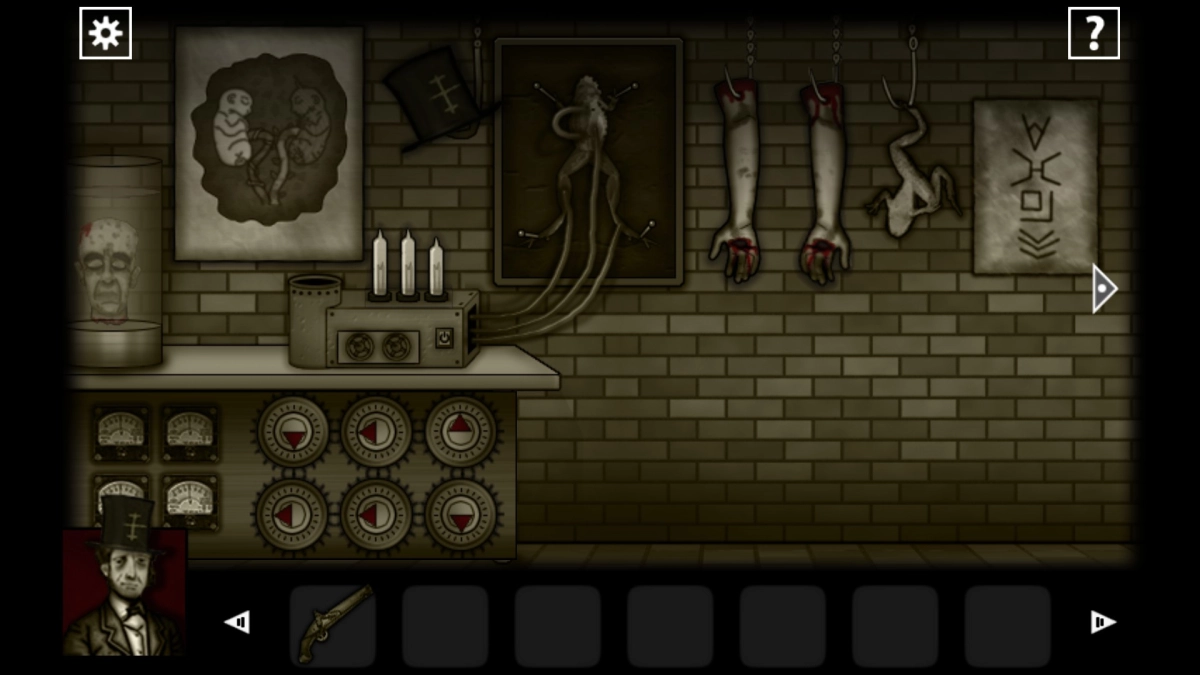This screenshot has width=1200, height=675.
Task: Go to the room on the right
Action: 1102,289
